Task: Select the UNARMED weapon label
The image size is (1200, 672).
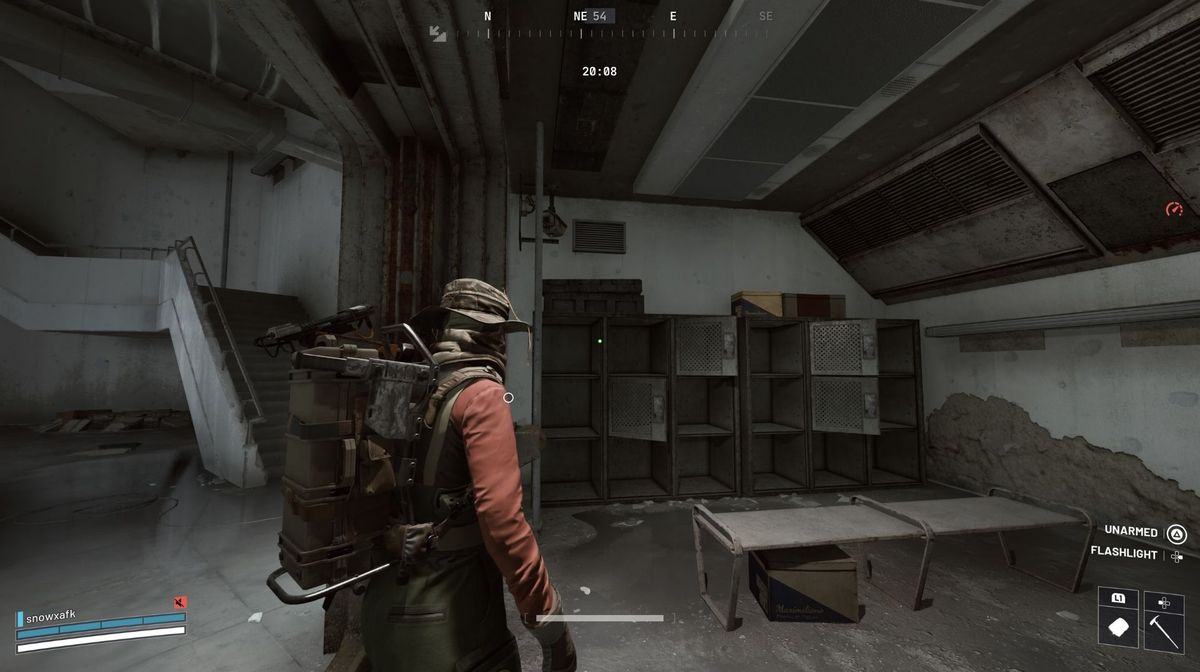Action: coord(1131,532)
